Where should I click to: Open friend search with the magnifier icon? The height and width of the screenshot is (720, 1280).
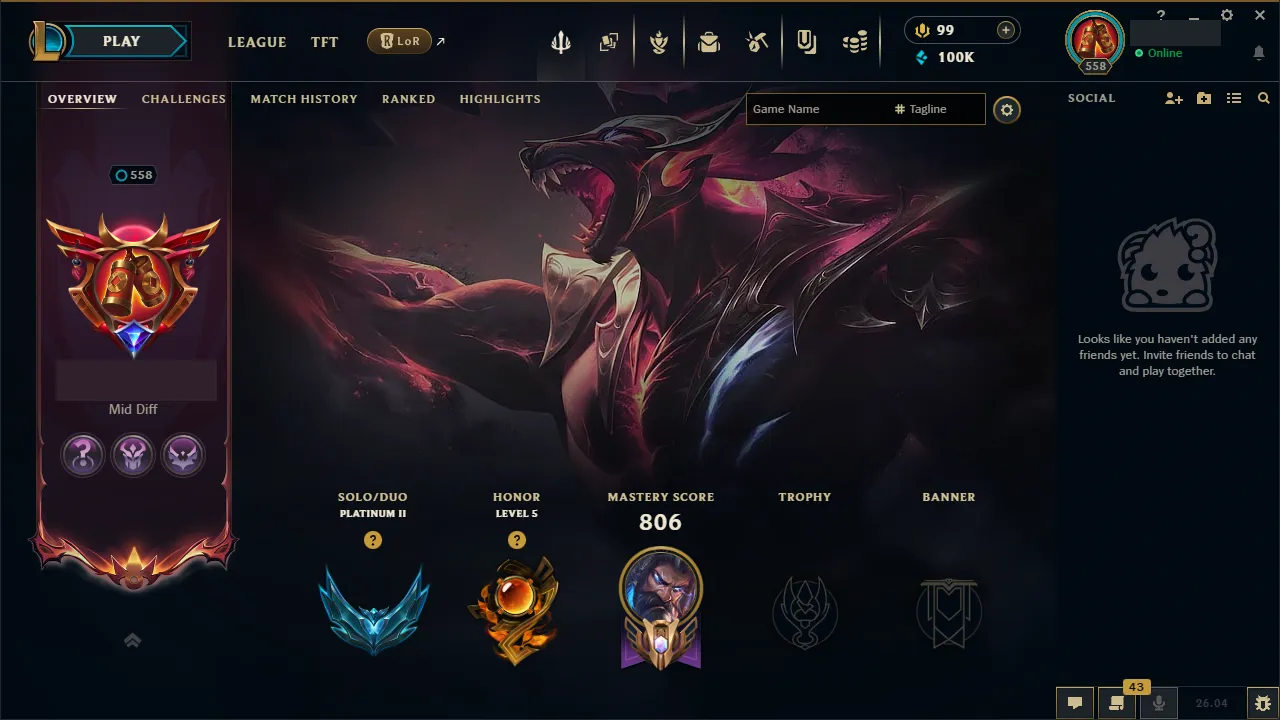[x=1264, y=98]
